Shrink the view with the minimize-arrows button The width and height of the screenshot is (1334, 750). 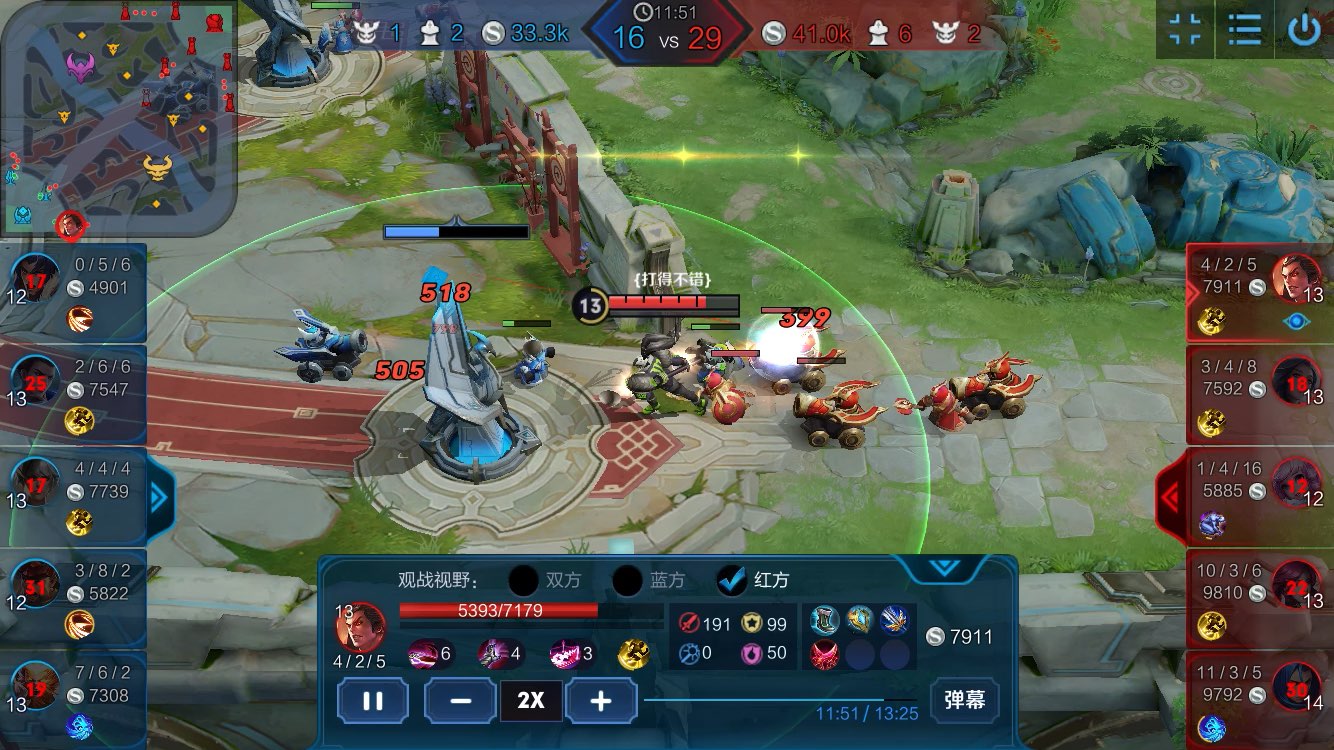point(1185,30)
